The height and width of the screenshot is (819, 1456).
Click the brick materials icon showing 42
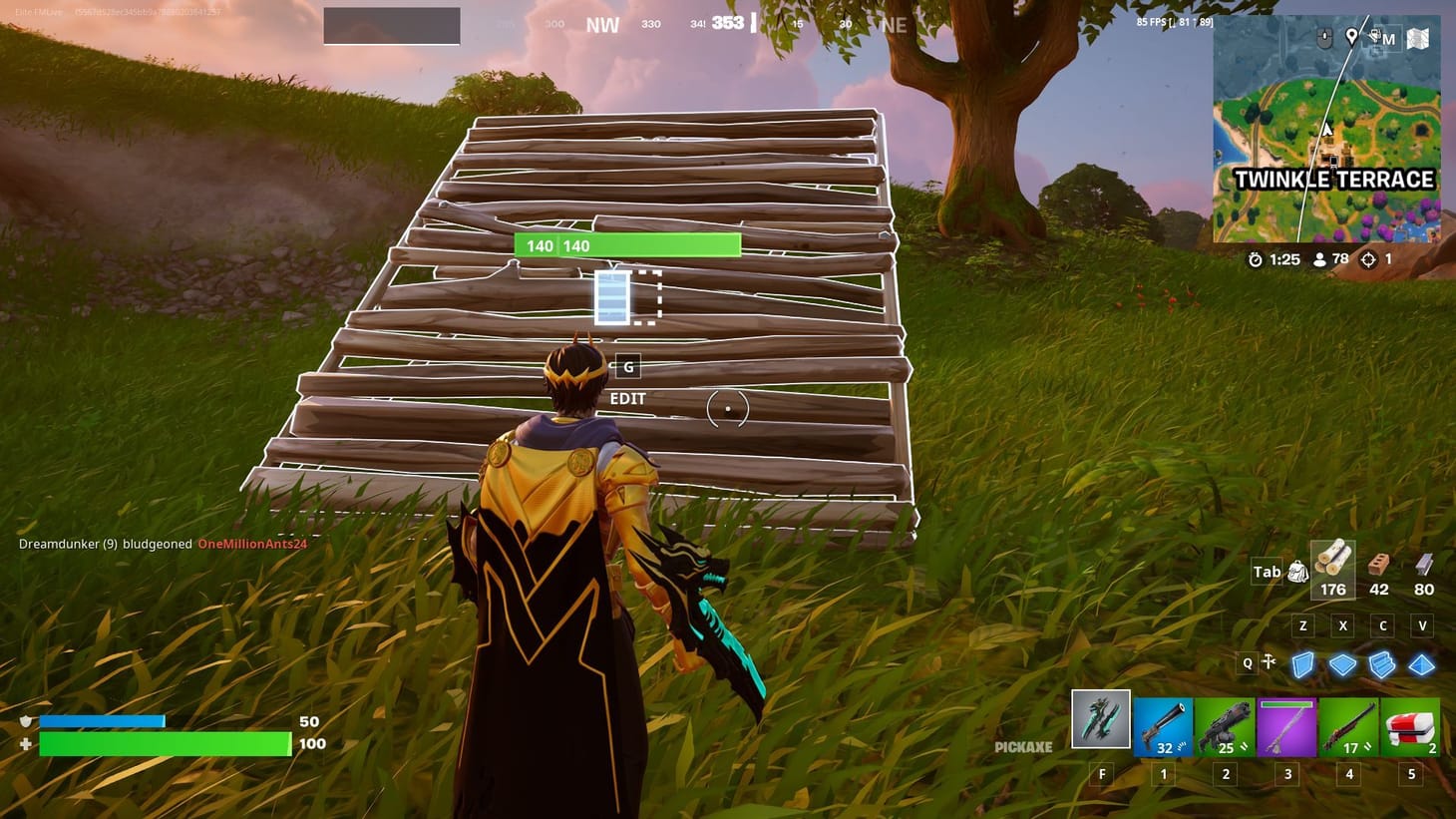pos(1379,566)
